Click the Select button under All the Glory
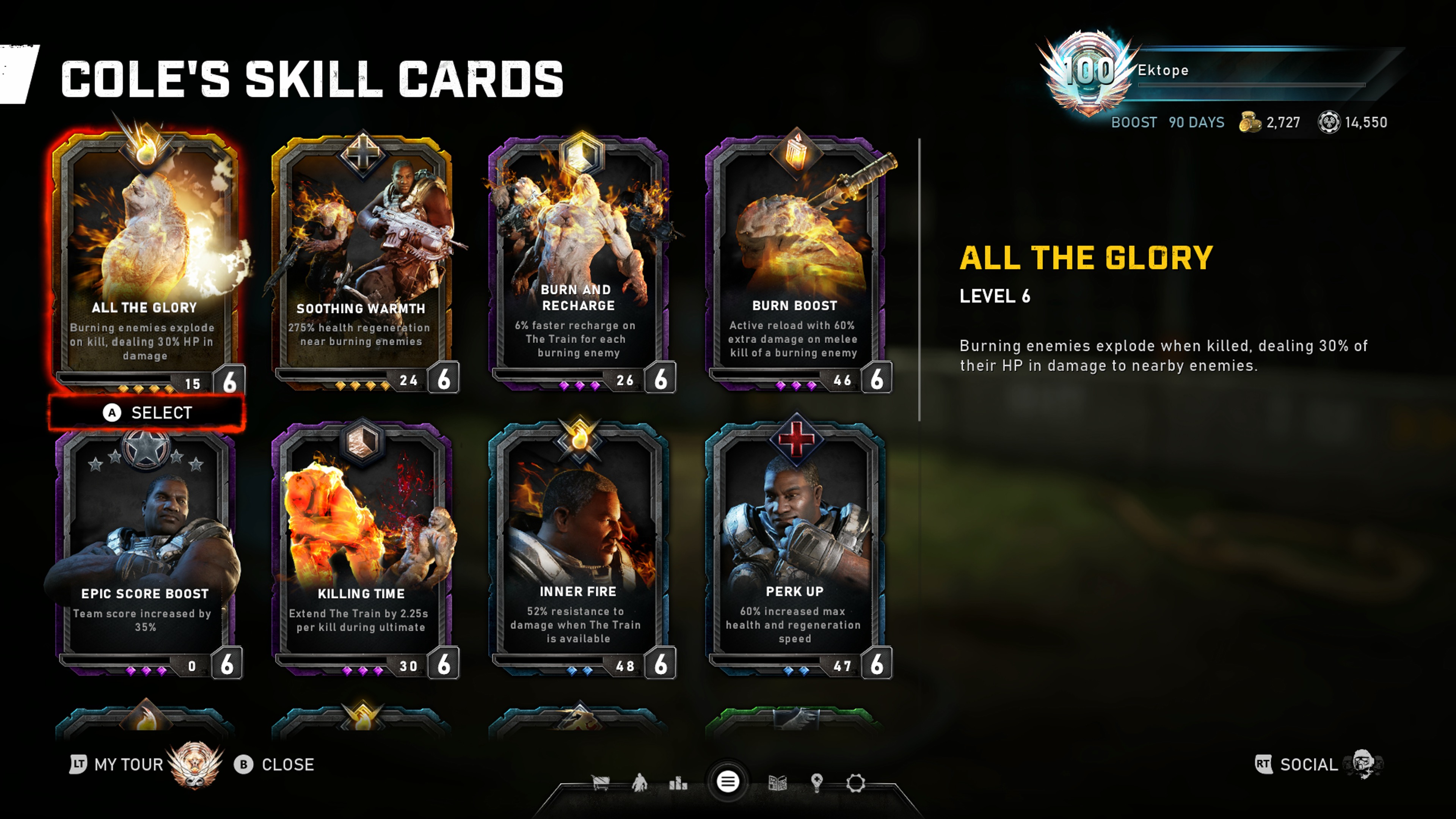 (x=147, y=413)
